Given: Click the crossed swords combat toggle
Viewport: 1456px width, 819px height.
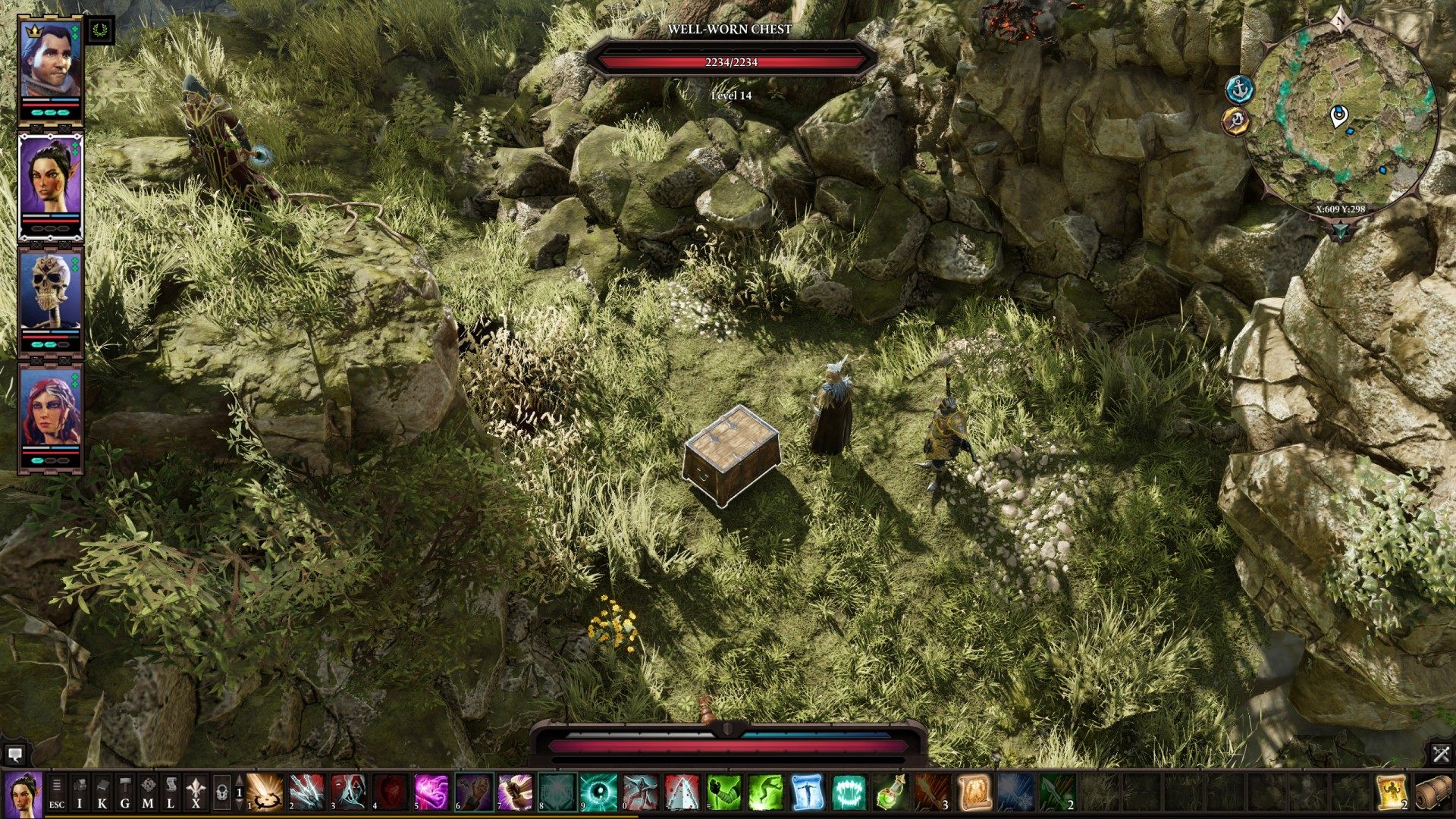Looking at the screenshot, I should (1441, 754).
